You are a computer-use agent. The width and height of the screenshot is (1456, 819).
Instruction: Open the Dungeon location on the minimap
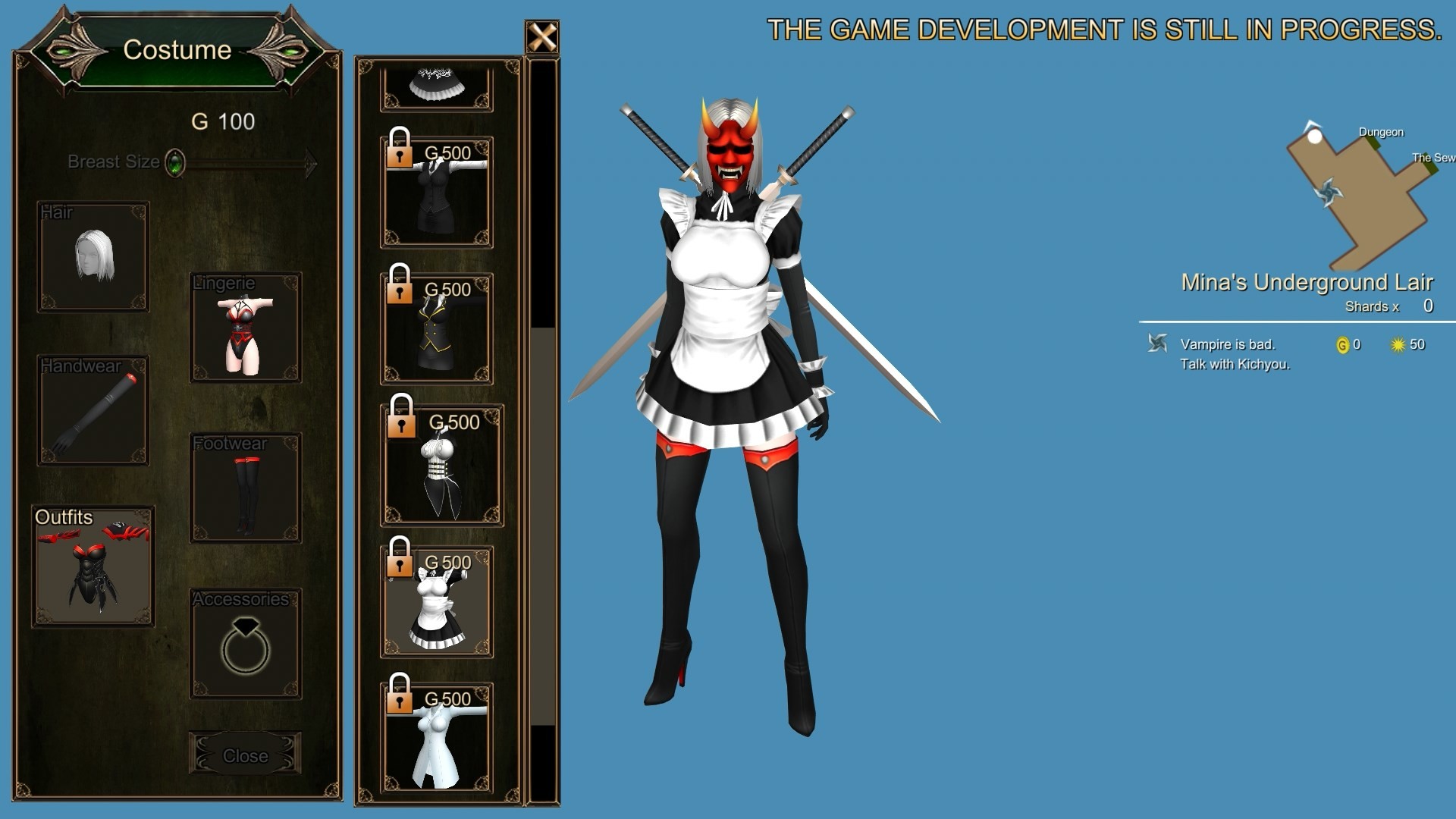1381,132
